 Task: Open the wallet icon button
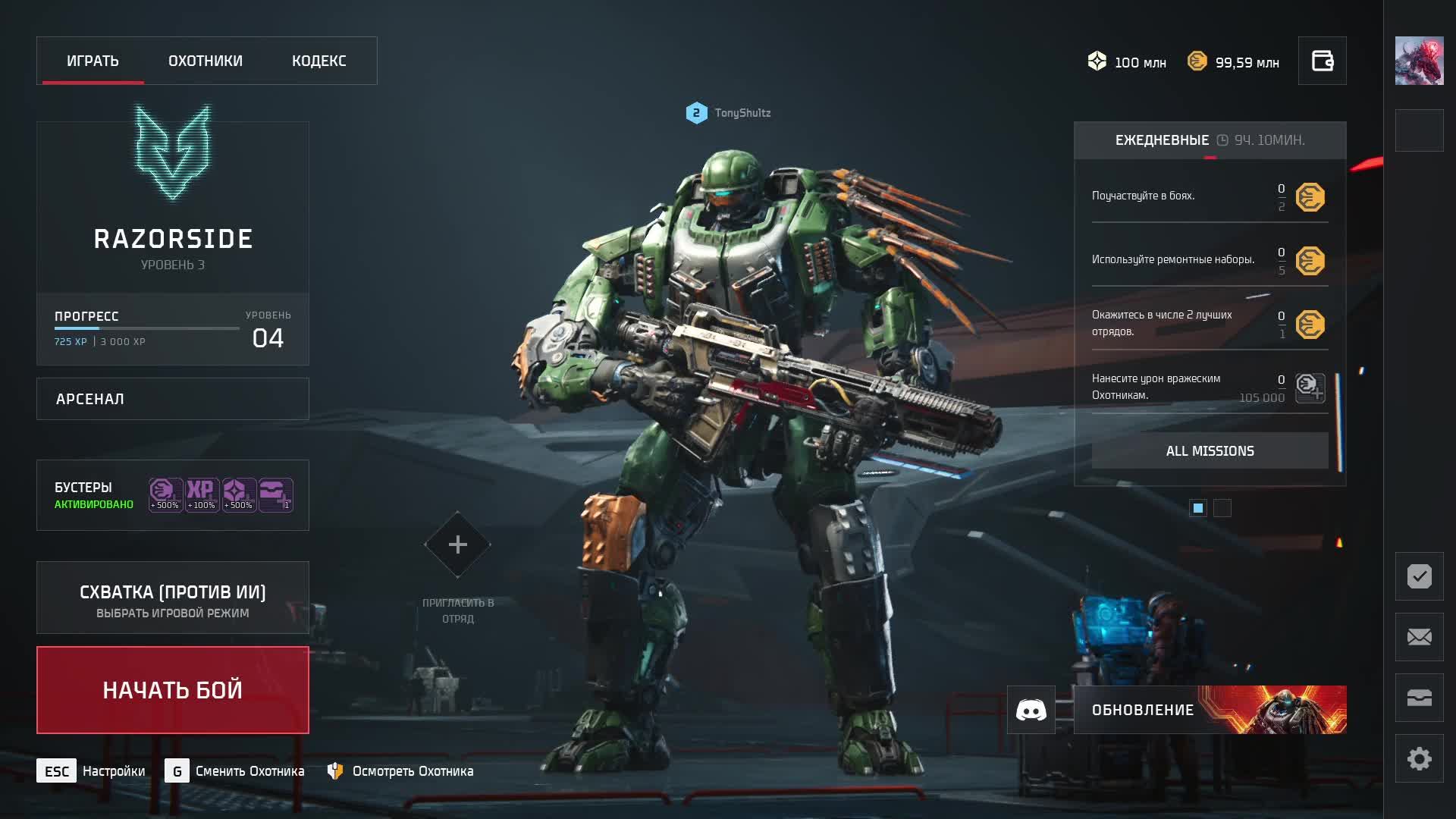click(x=1322, y=61)
